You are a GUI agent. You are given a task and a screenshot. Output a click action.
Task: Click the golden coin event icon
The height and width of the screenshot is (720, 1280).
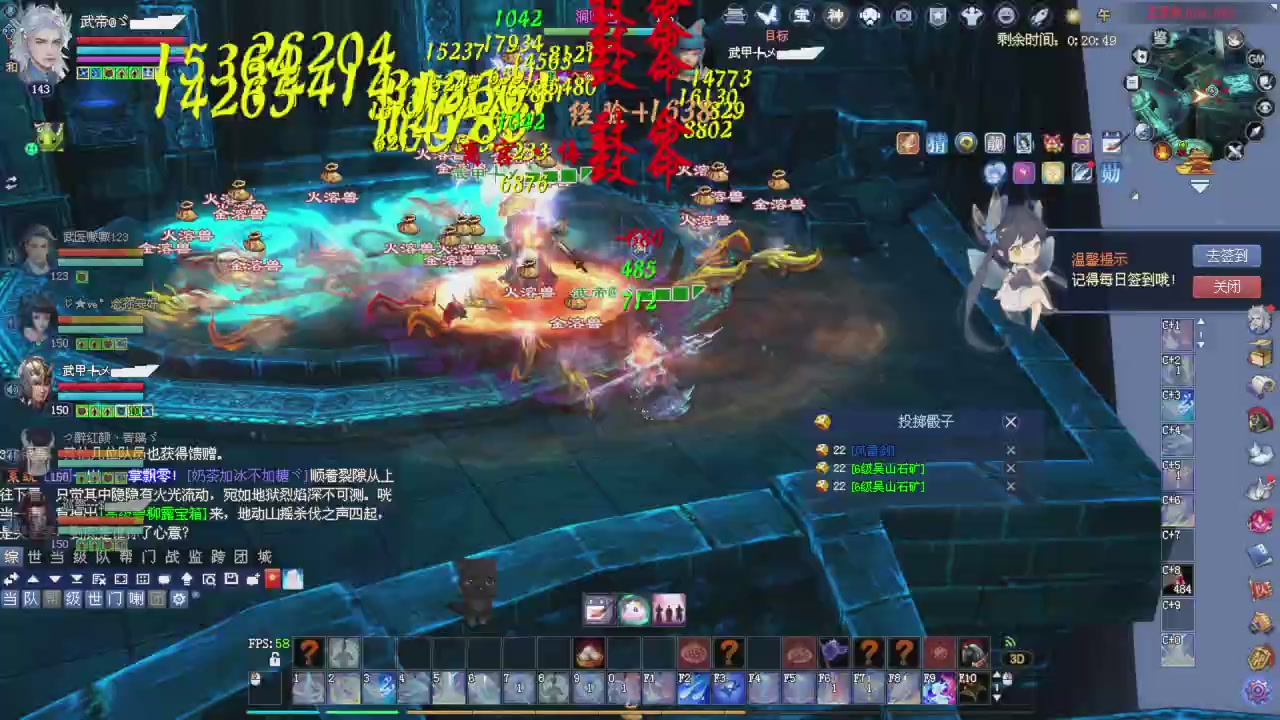click(964, 143)
